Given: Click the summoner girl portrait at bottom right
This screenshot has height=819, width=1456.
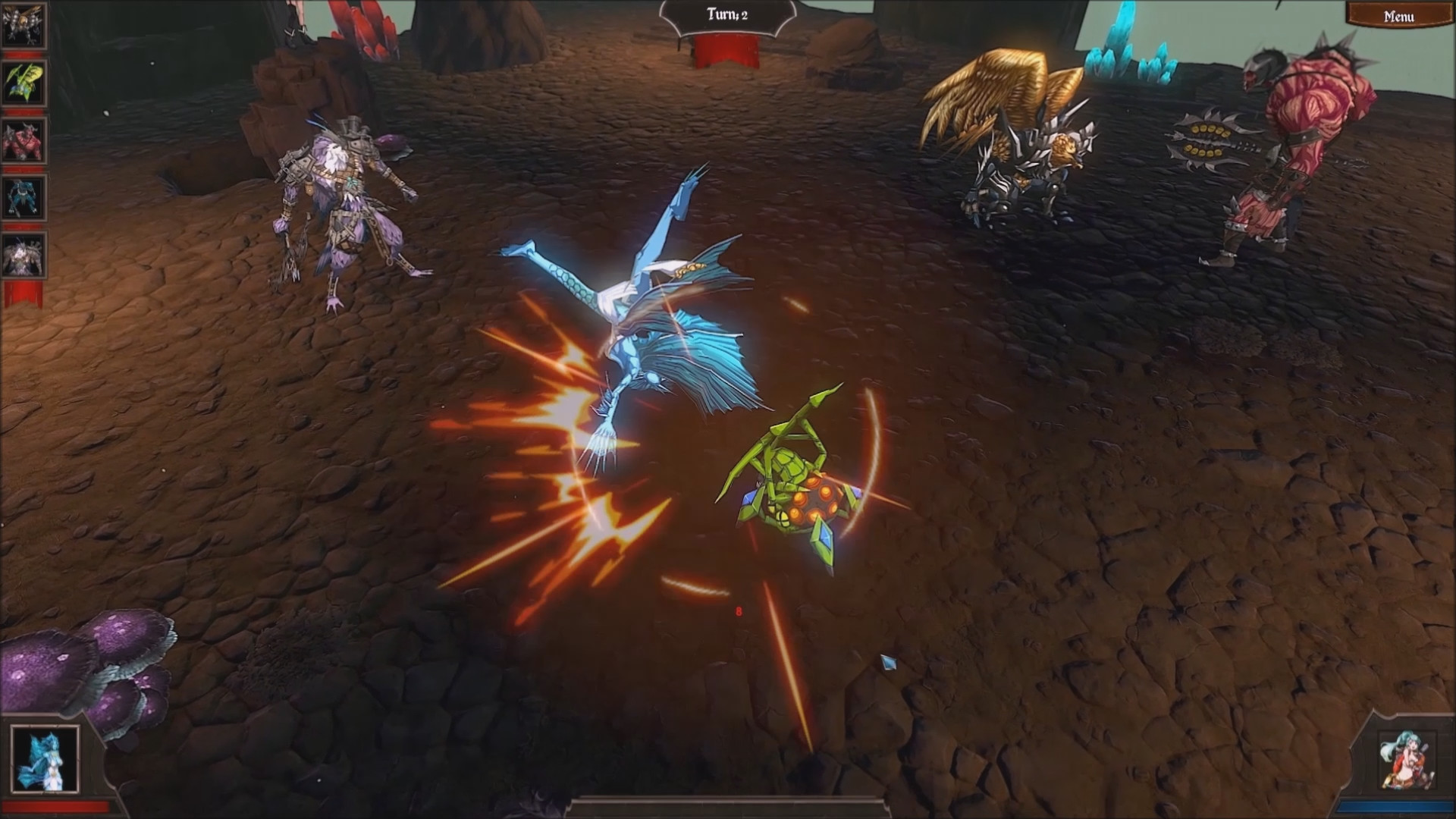Looking at the screenshot, I should click(1407, 759).
